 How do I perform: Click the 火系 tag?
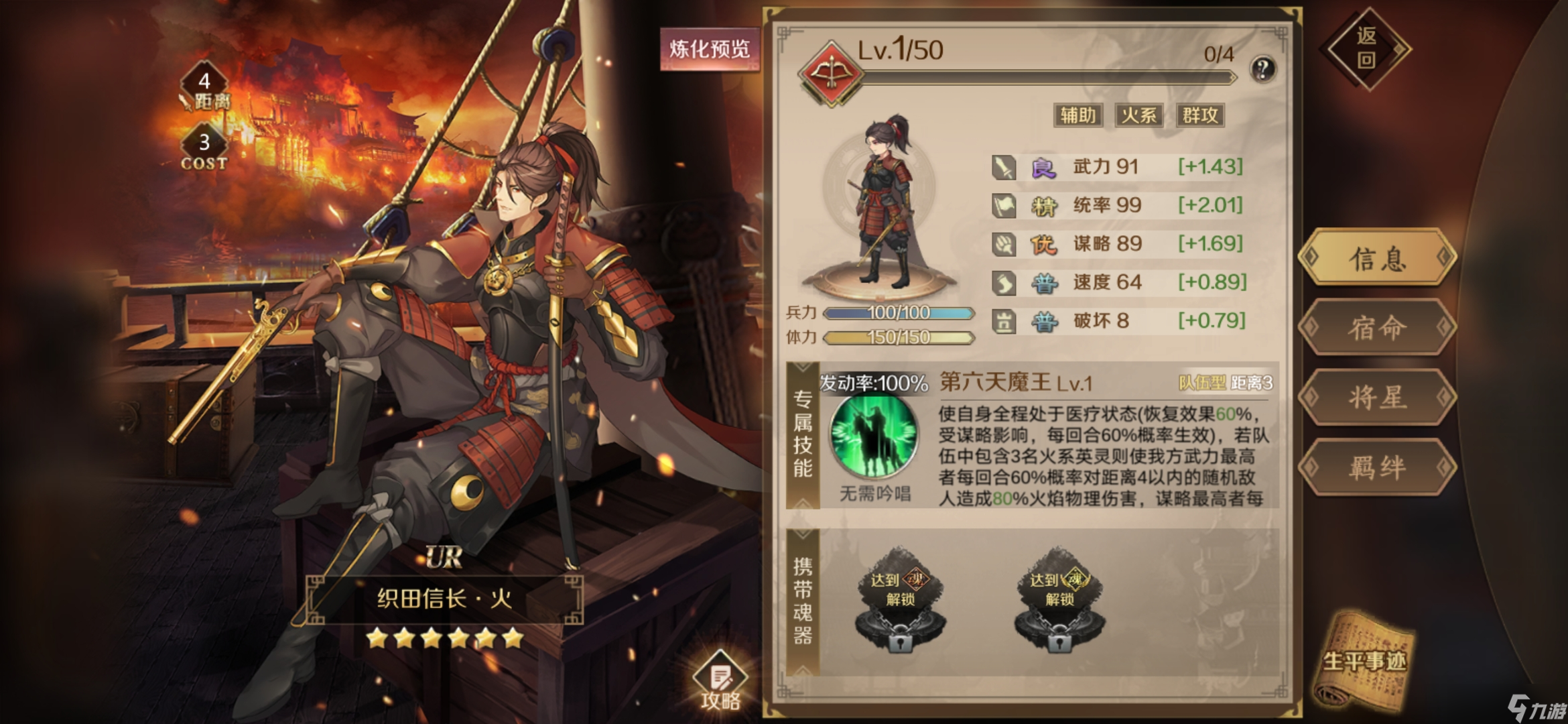pos(1139,115)
